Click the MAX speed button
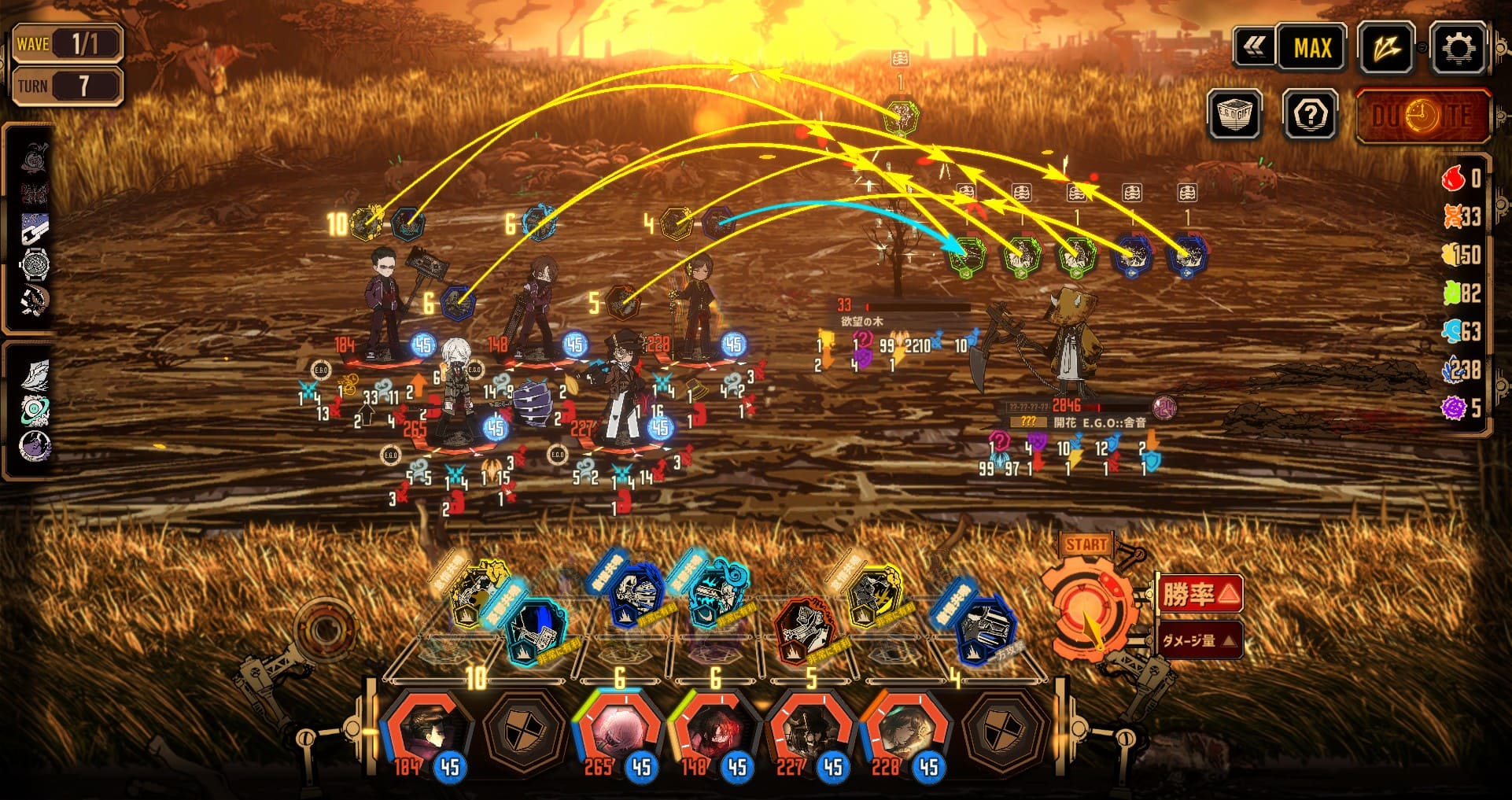Screen dimensions: 1512x800 click(1311, 49)
